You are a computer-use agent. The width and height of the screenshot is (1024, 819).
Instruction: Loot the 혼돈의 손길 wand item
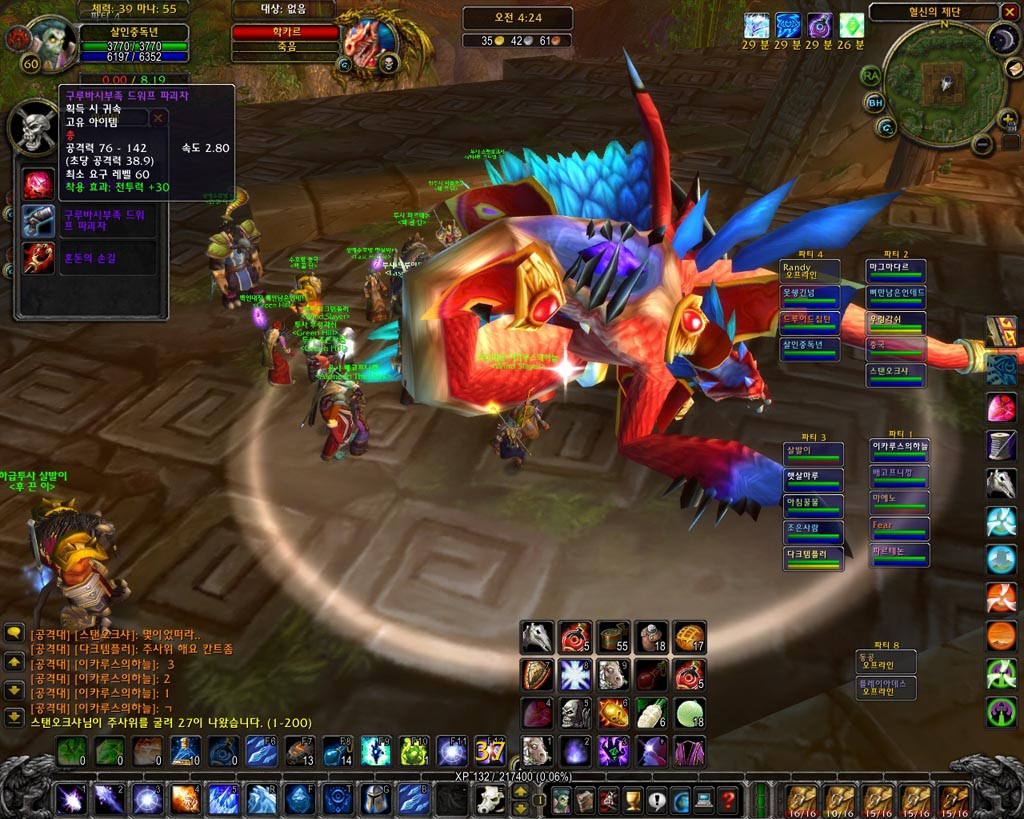39,258
